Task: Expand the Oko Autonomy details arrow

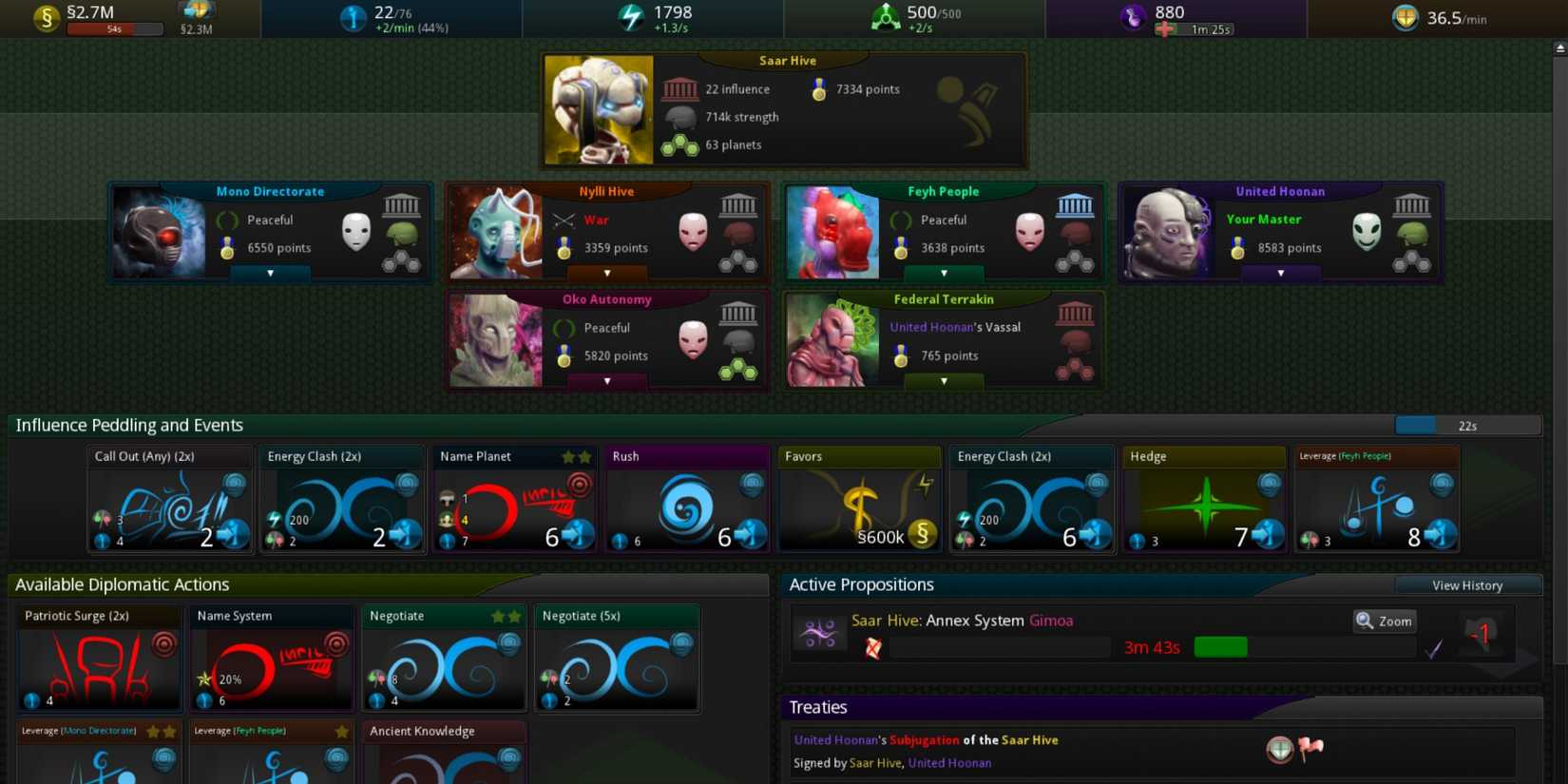Action: (x=606, y=381)
